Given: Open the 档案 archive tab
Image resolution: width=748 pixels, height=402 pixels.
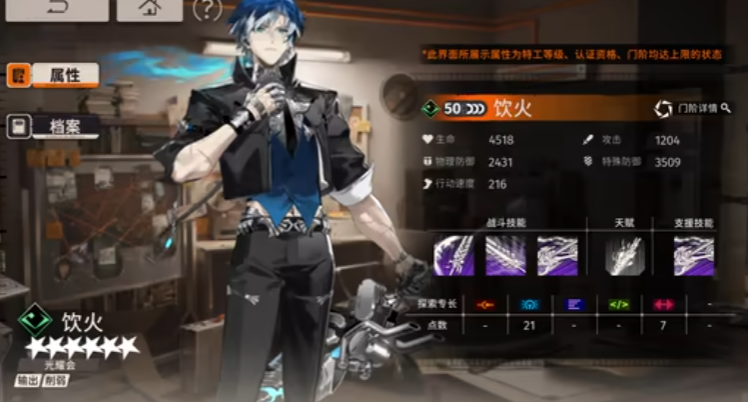Looking at the screenshot, I should (x=54, y=126).
